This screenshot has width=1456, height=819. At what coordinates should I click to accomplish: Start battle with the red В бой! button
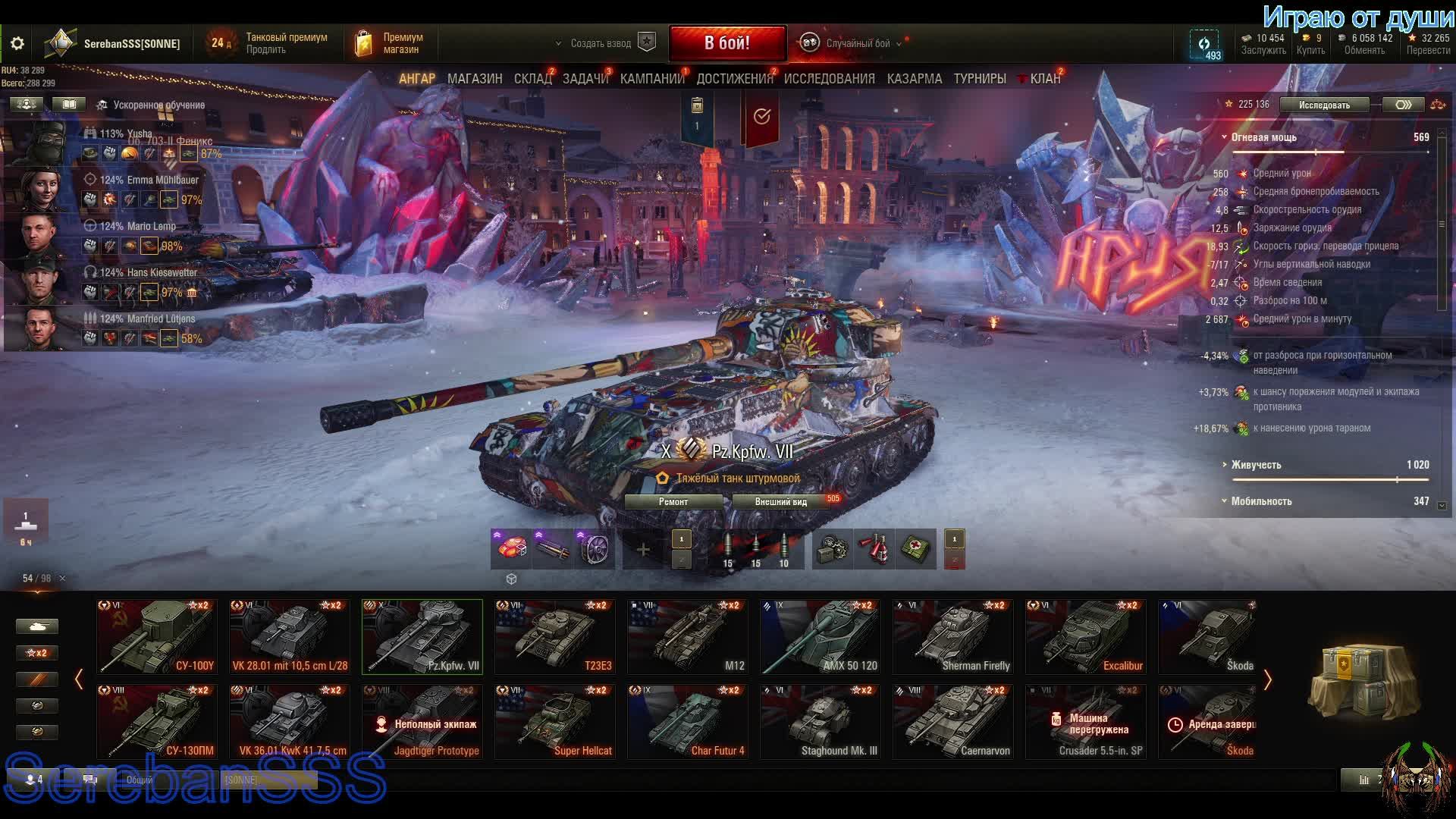pos(726,43)
